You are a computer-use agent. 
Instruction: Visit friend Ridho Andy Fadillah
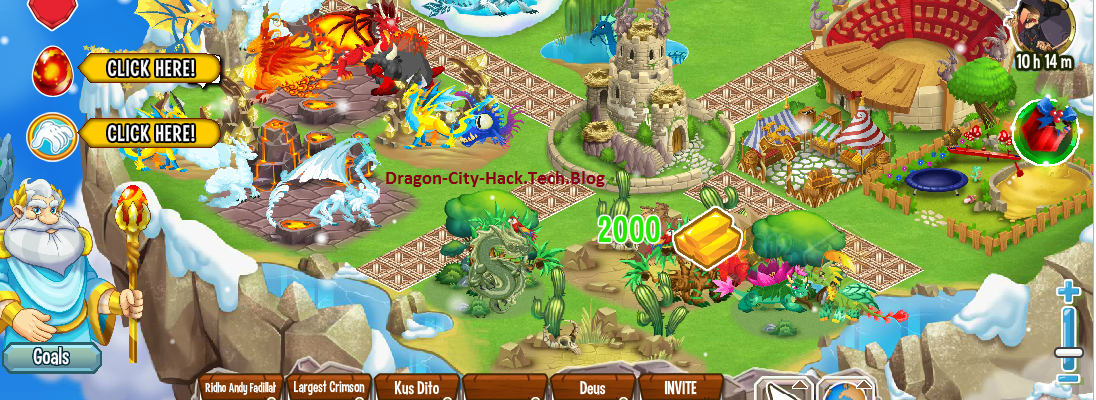(240, 388)
